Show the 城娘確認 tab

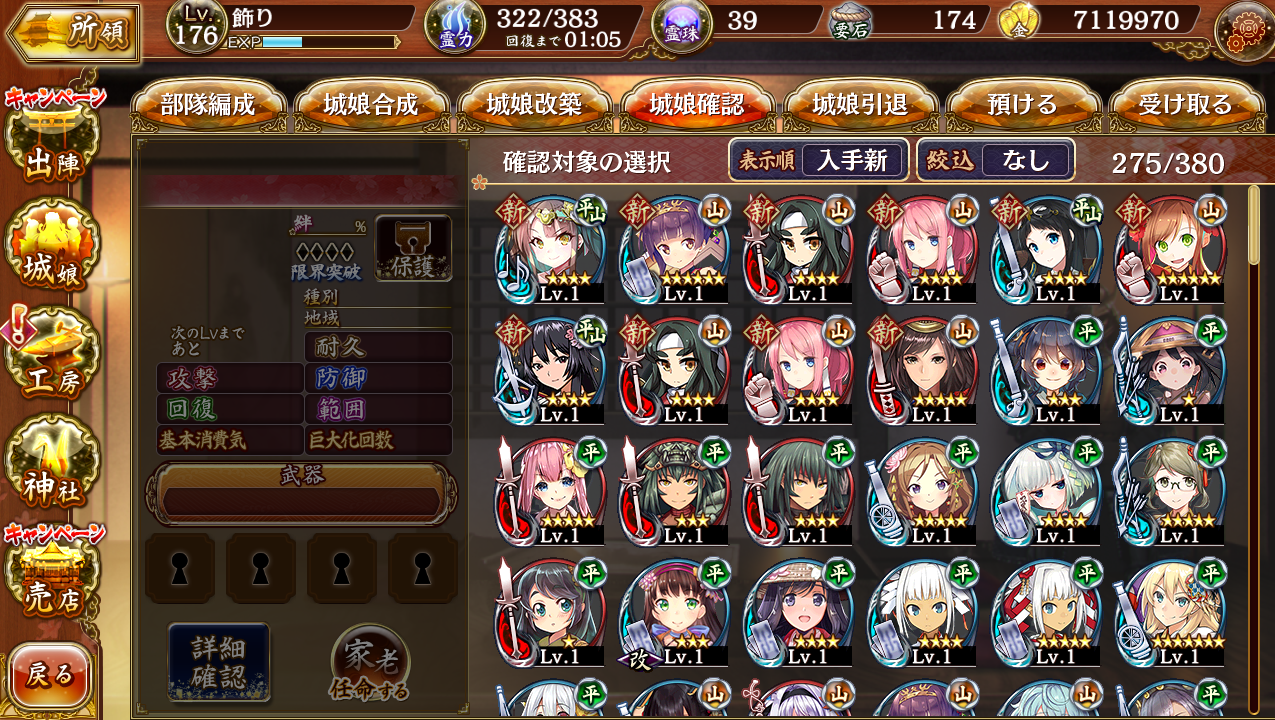(x=697, y=105)
